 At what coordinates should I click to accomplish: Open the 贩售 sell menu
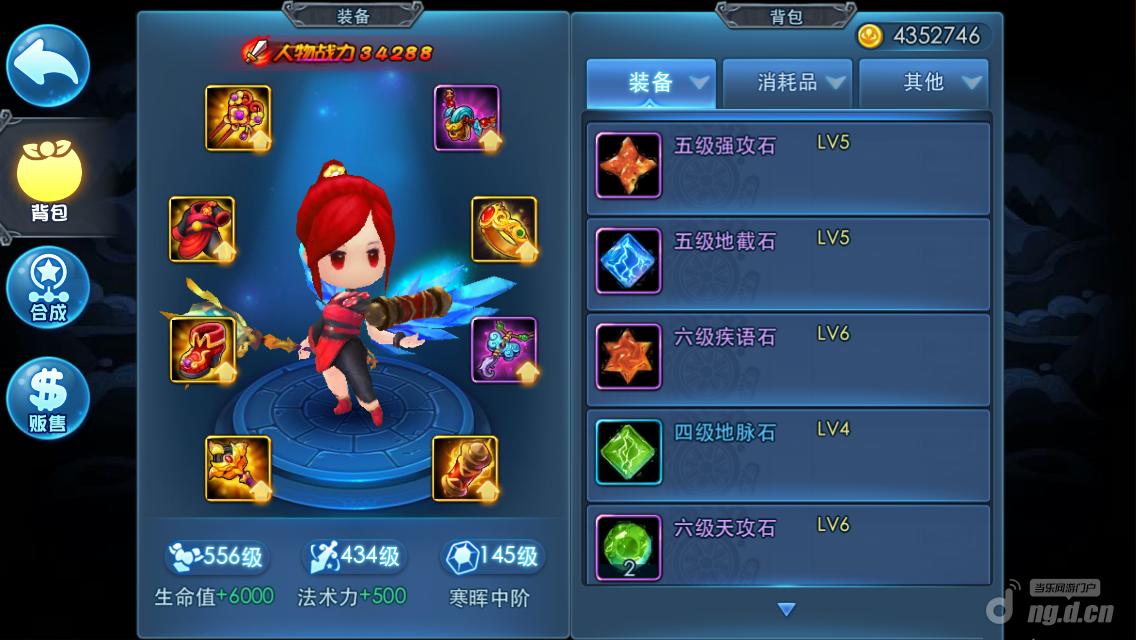pos(48,397)
